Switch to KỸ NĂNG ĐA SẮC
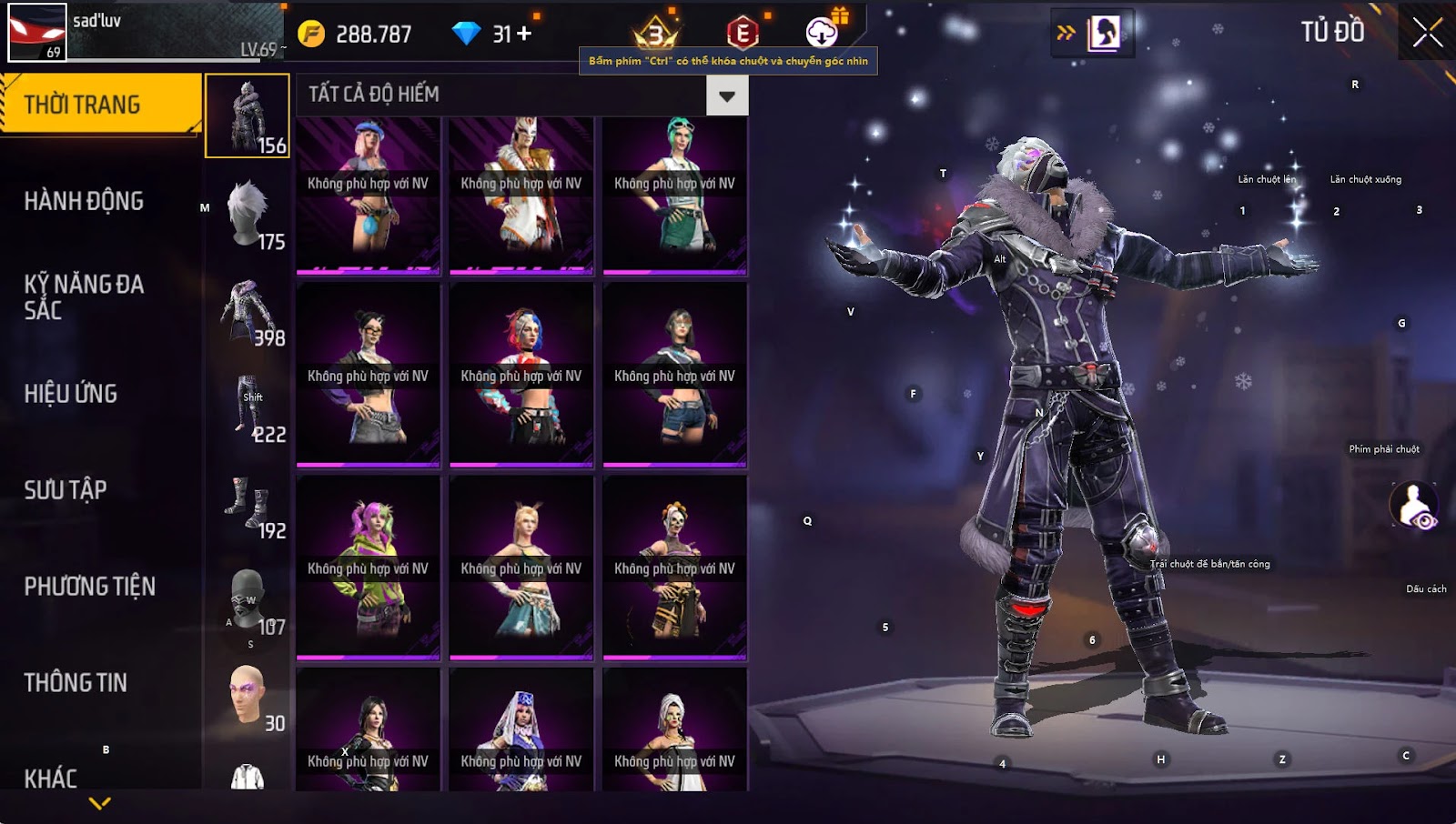1456x824 pixels. point(84,296)
